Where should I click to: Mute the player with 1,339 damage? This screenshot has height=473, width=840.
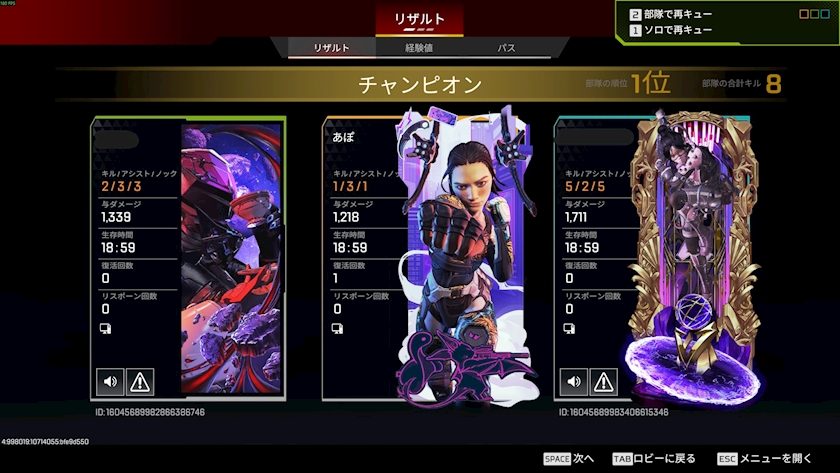click(110, 381)
